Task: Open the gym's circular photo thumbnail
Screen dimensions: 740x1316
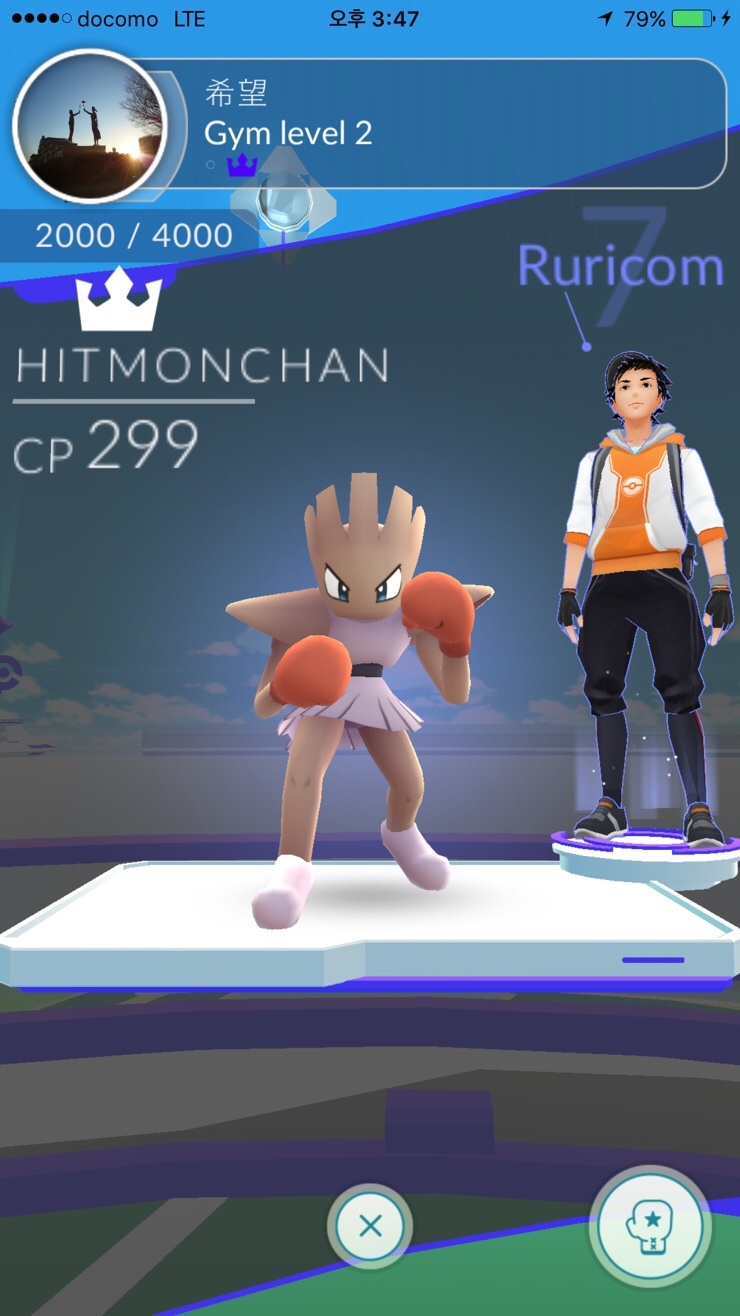Action: tap(88, 125)
